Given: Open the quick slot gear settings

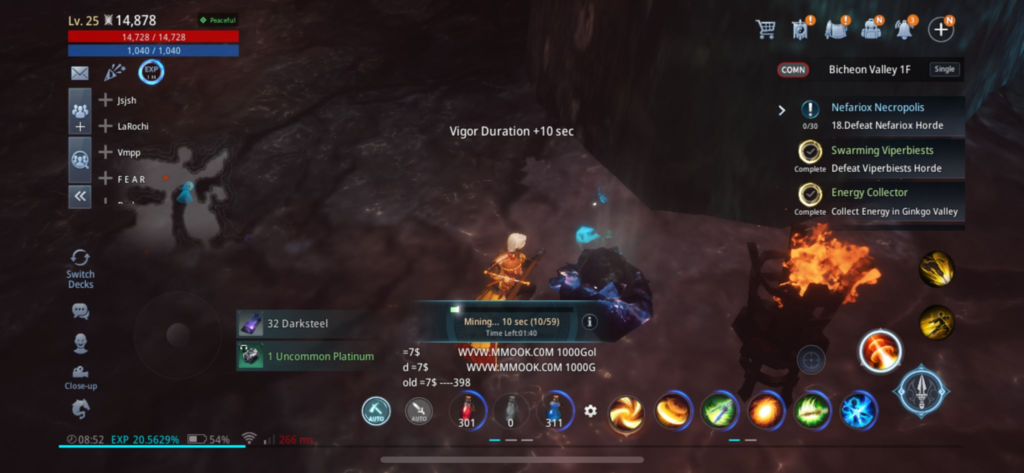Looking at the screenshot, I should click(590, 411).
